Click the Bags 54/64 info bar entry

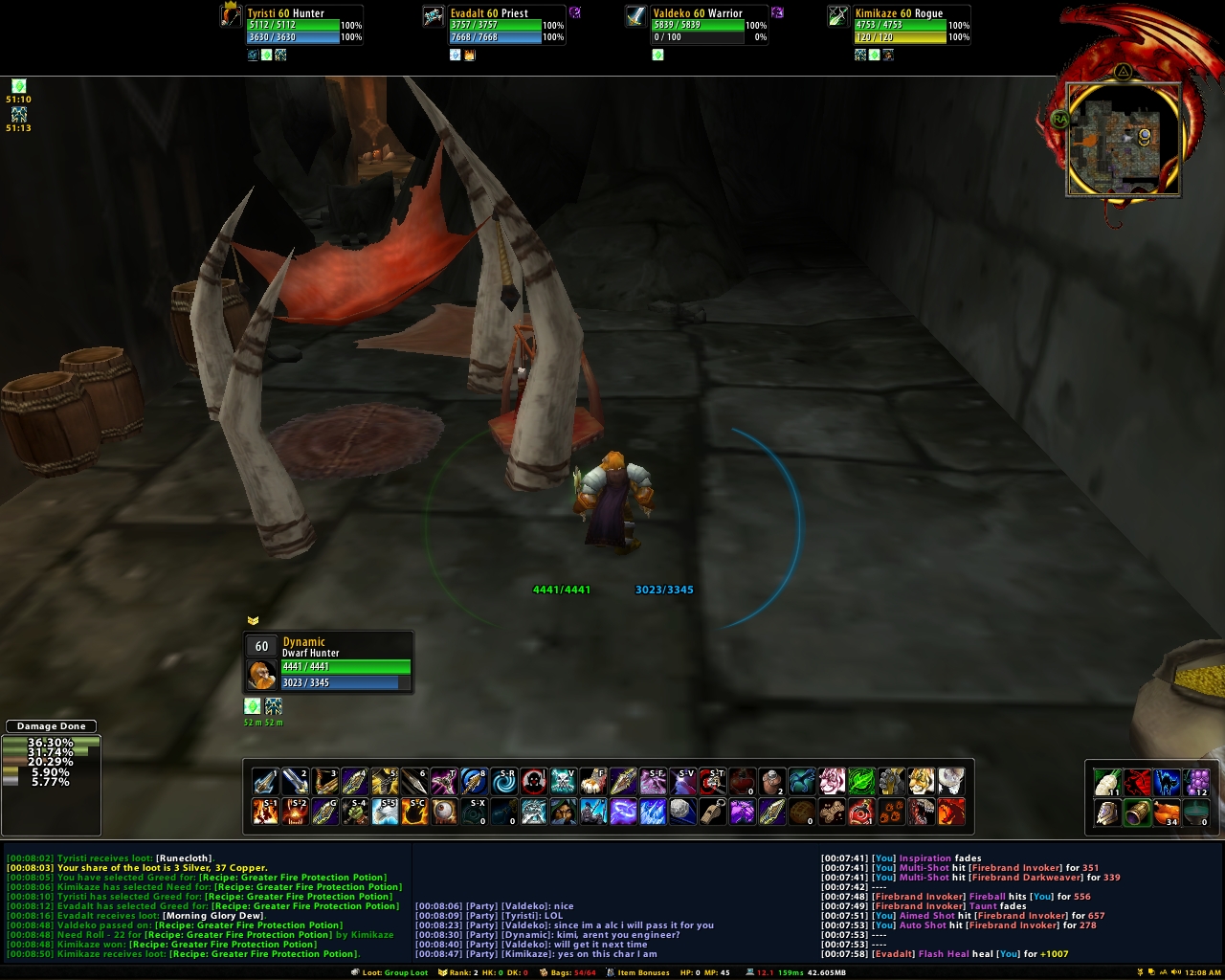point(573,972)
